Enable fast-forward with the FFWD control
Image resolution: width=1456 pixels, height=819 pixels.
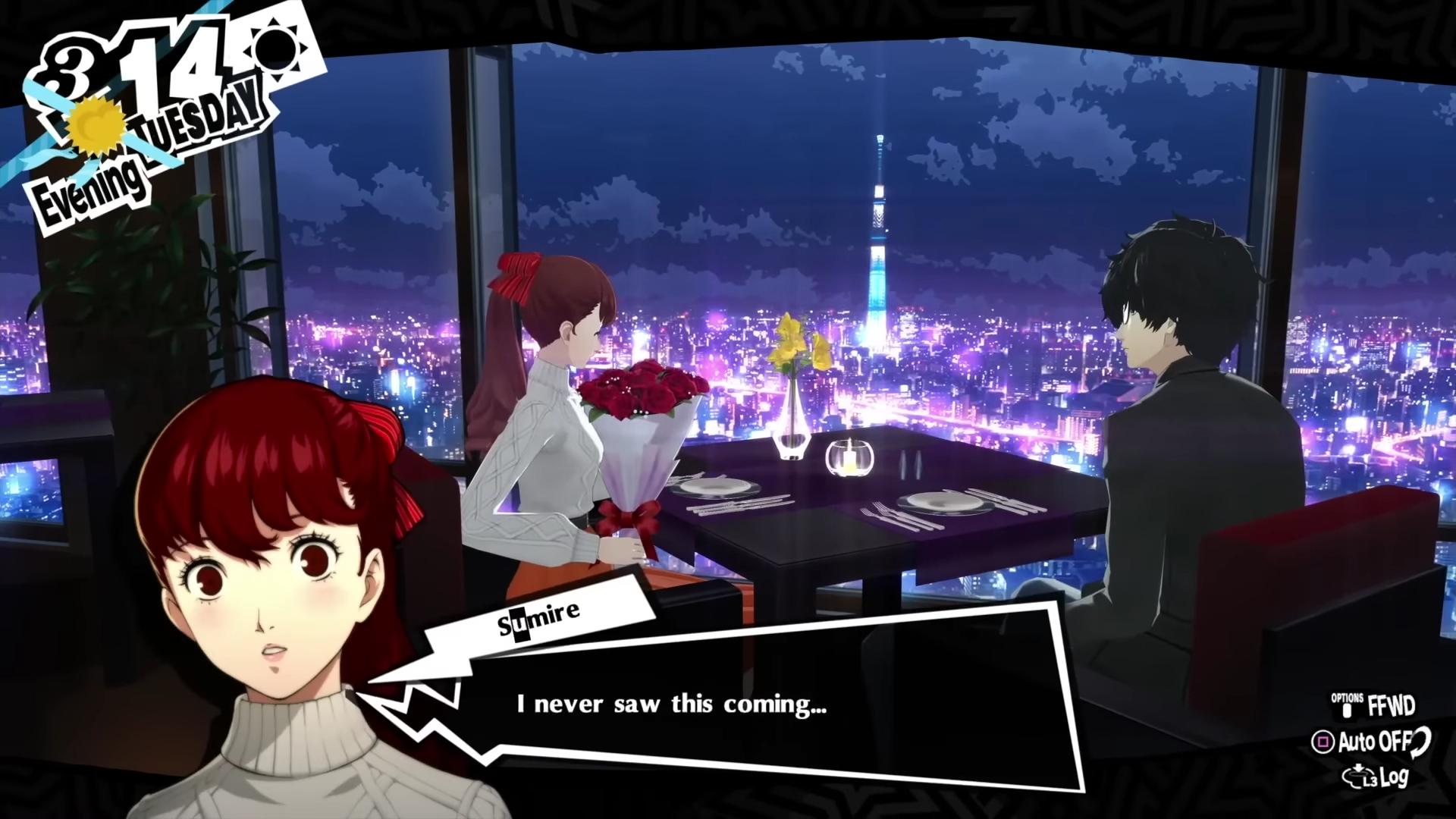(x=1392, y=704)
